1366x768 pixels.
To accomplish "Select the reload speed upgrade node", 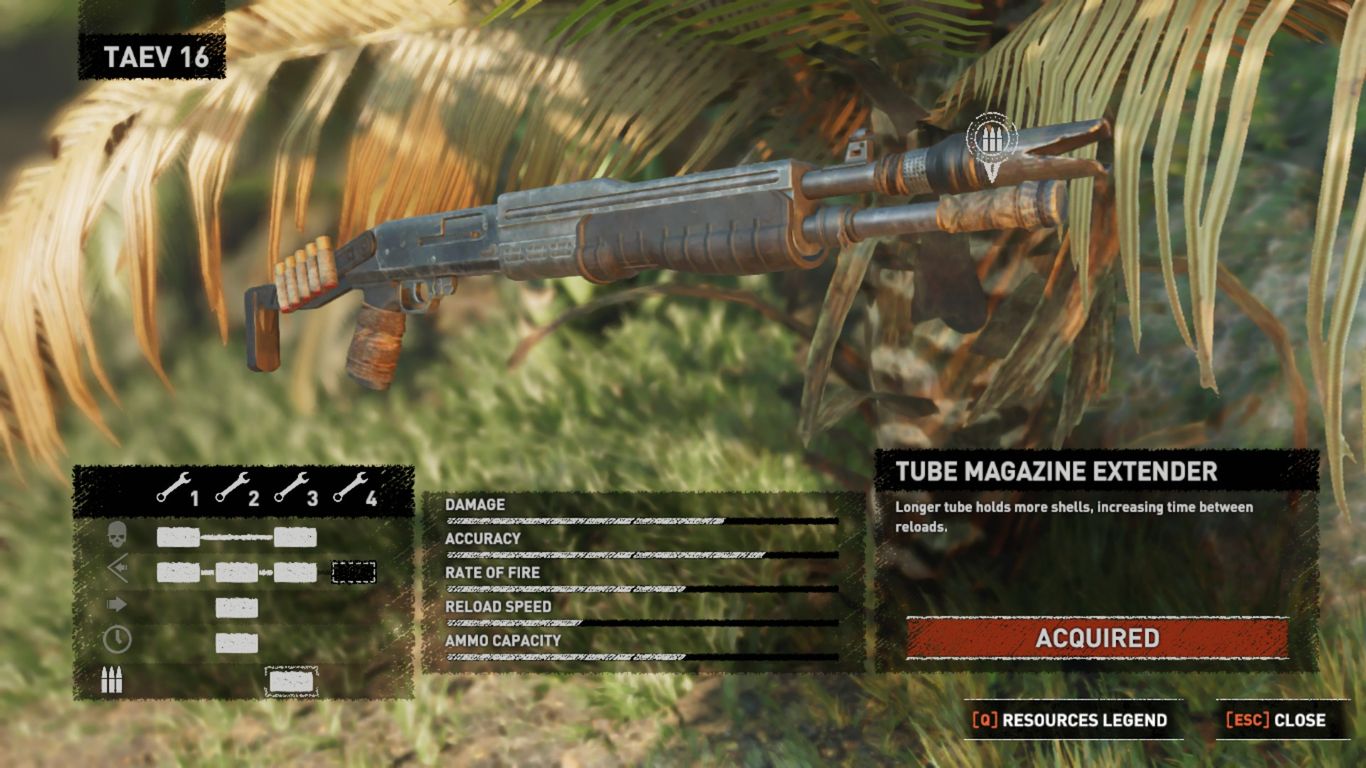I will tap(237, 643).
